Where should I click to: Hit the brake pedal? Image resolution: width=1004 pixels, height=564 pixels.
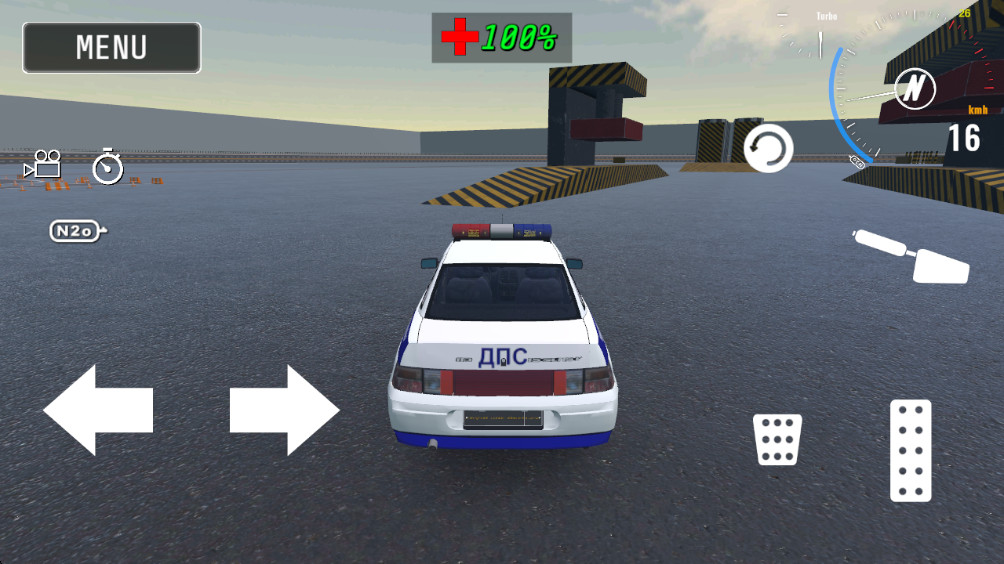(x=777, y=440)
